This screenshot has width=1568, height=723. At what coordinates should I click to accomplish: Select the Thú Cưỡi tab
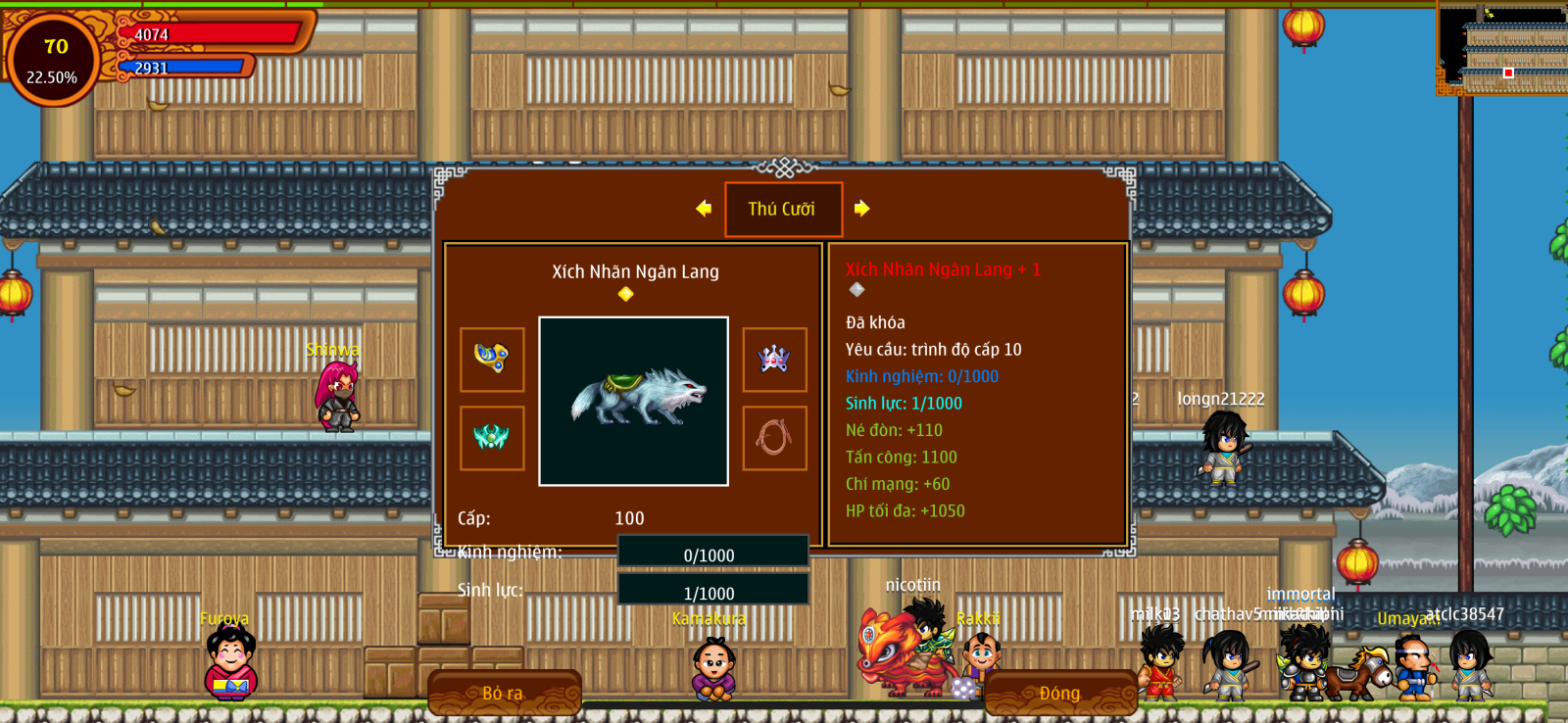783,209
